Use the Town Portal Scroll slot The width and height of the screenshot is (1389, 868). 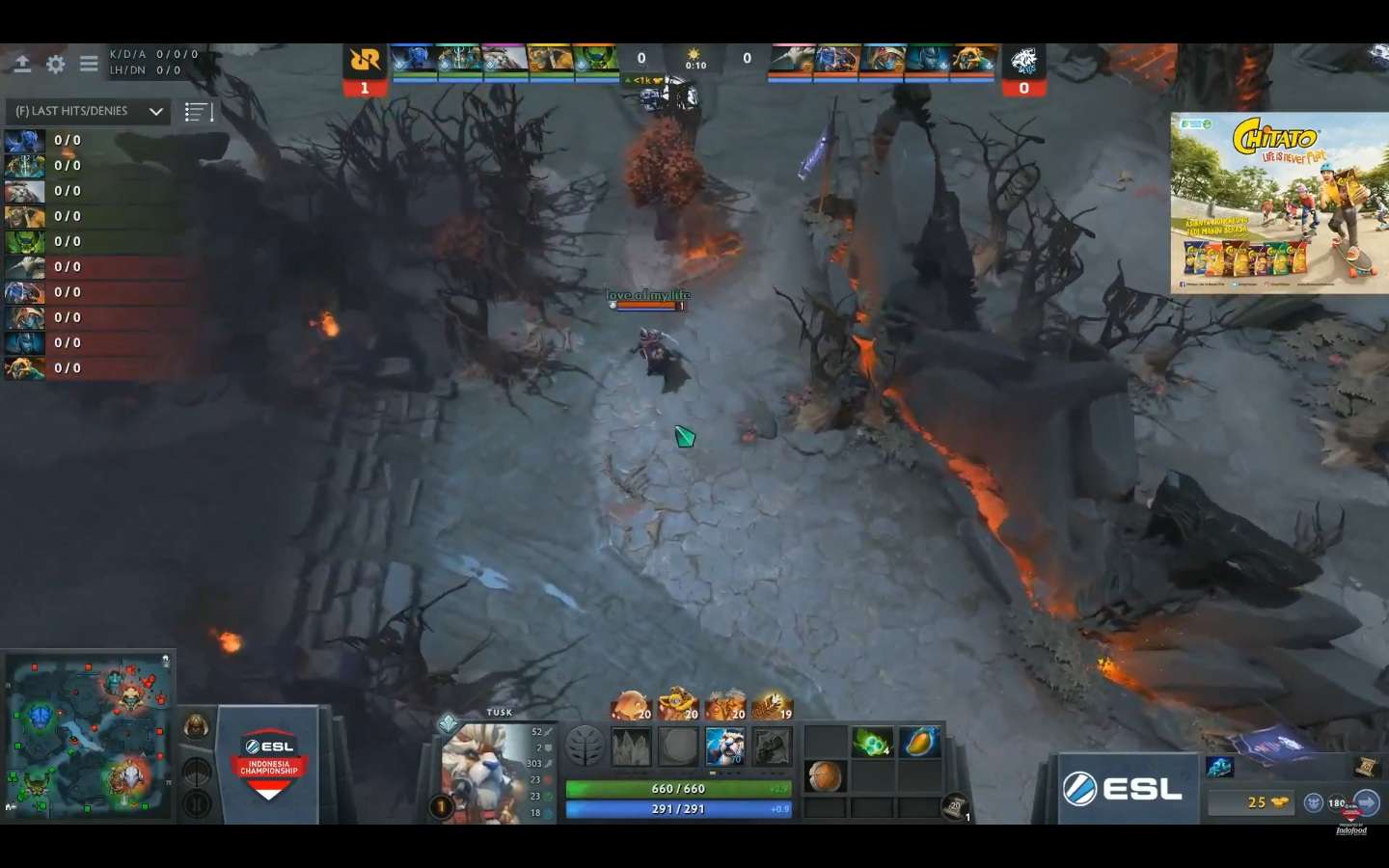[x=955, y=806]
